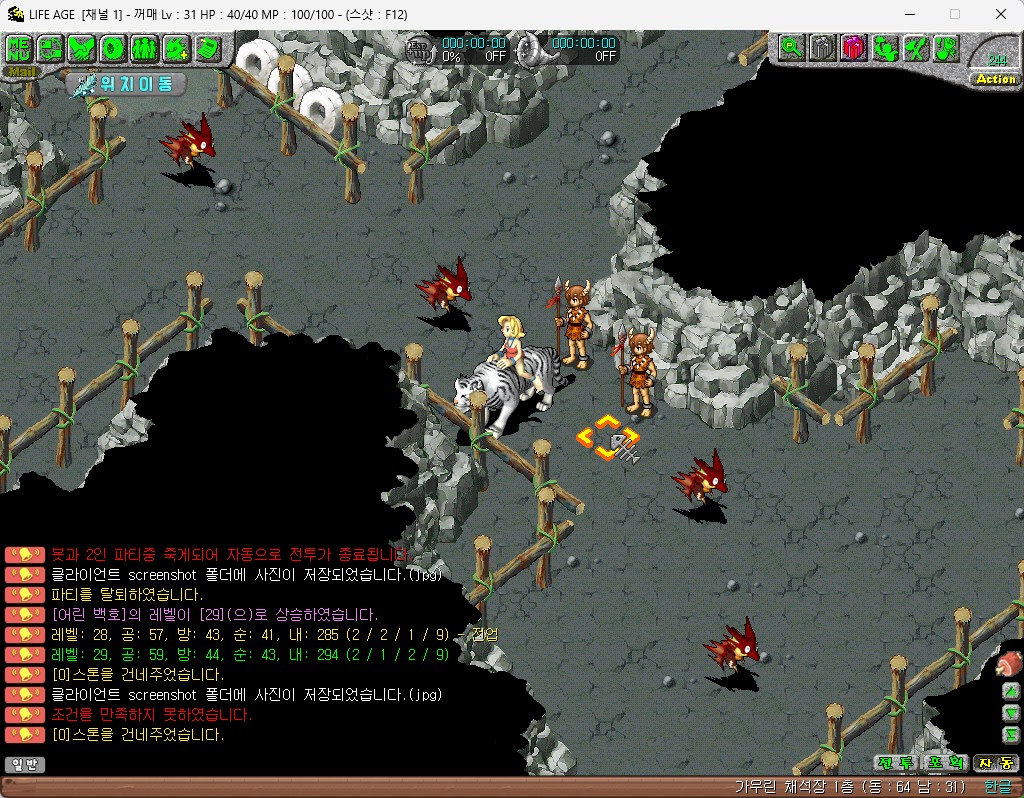Activate the 위치이동 feather button
1024x798 pixels.
pos(128,84)
